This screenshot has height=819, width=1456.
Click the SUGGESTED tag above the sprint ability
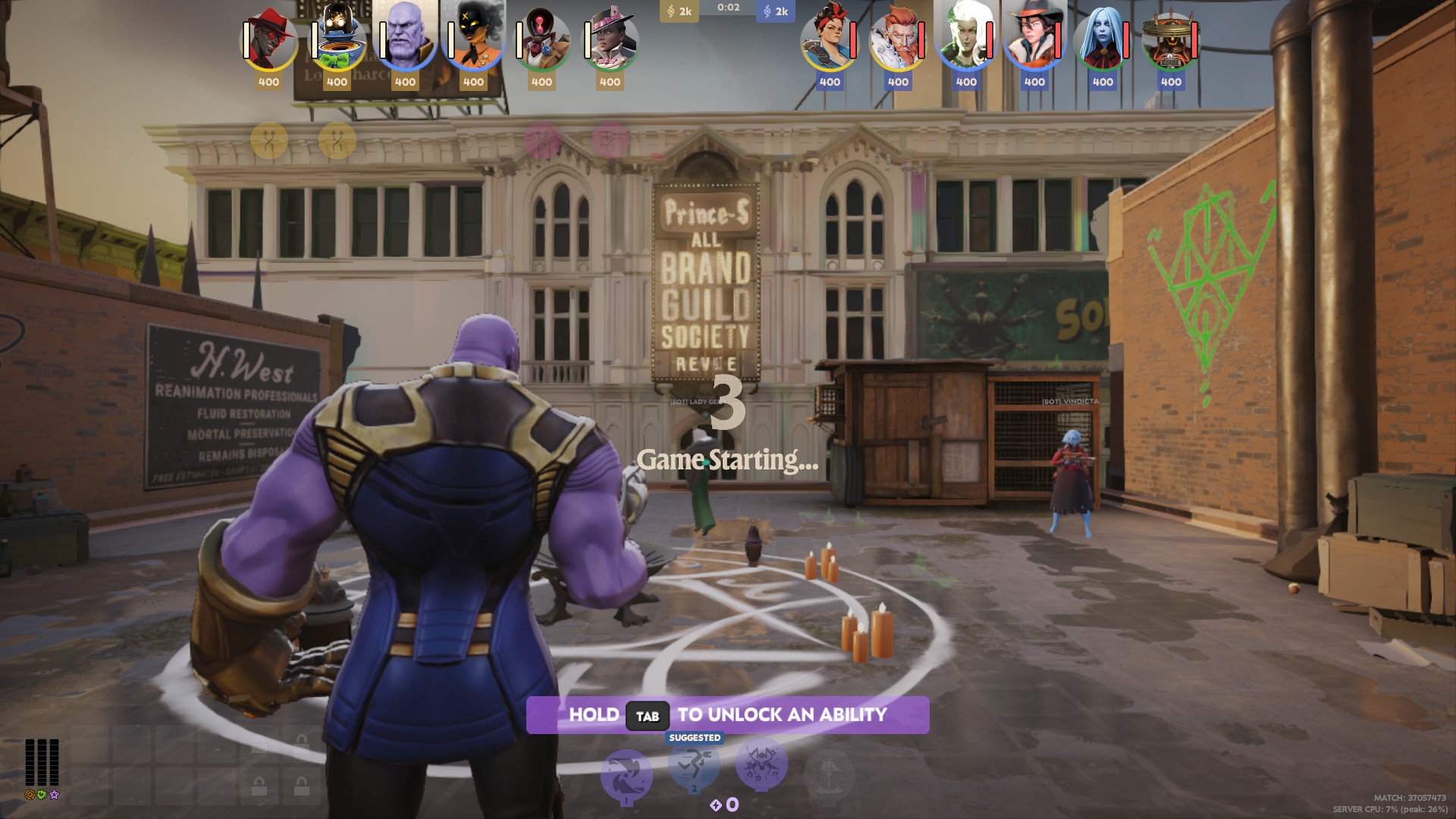(x=695, y=737)
